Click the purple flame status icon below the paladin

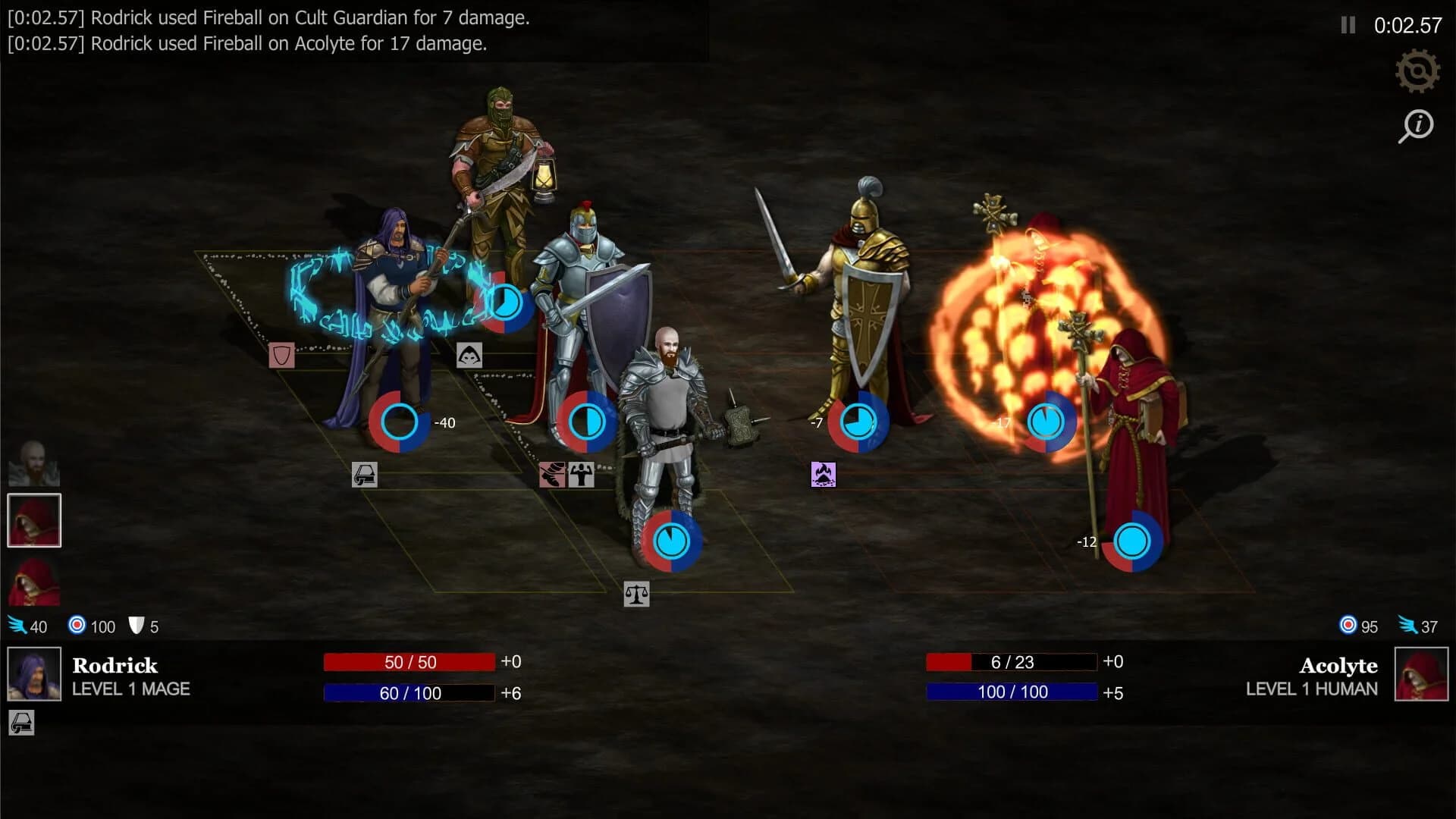(824, 475)
